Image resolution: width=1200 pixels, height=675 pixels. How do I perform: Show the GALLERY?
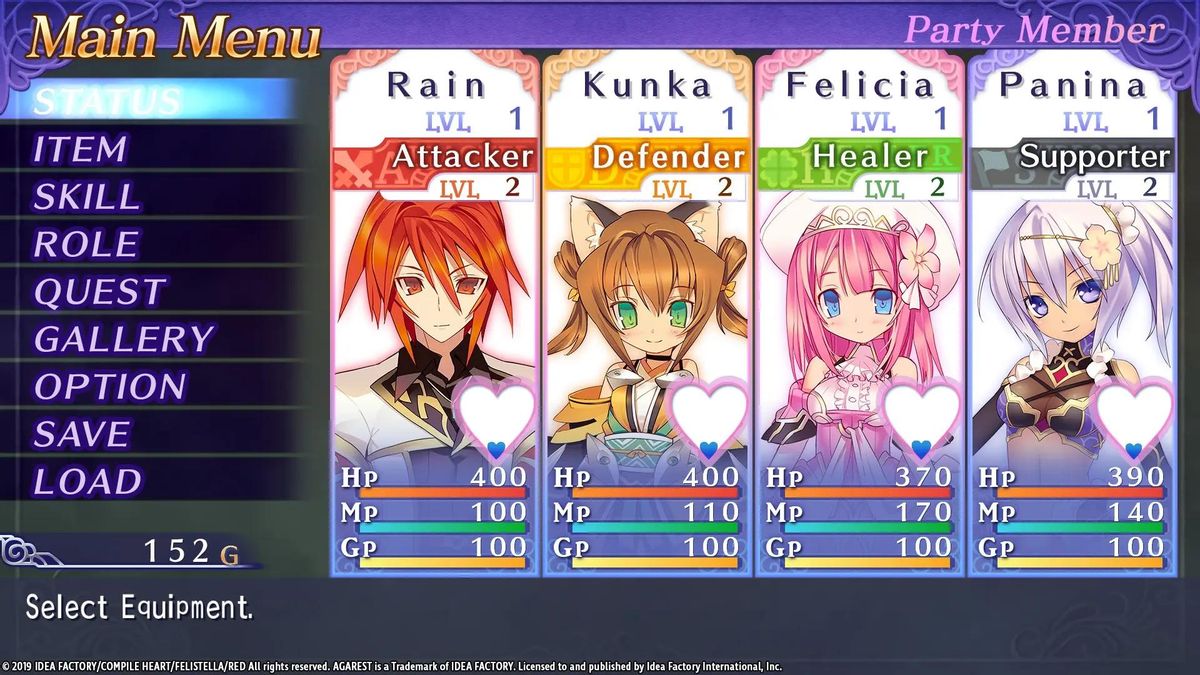pyautogui.click(x=124, y=340)
